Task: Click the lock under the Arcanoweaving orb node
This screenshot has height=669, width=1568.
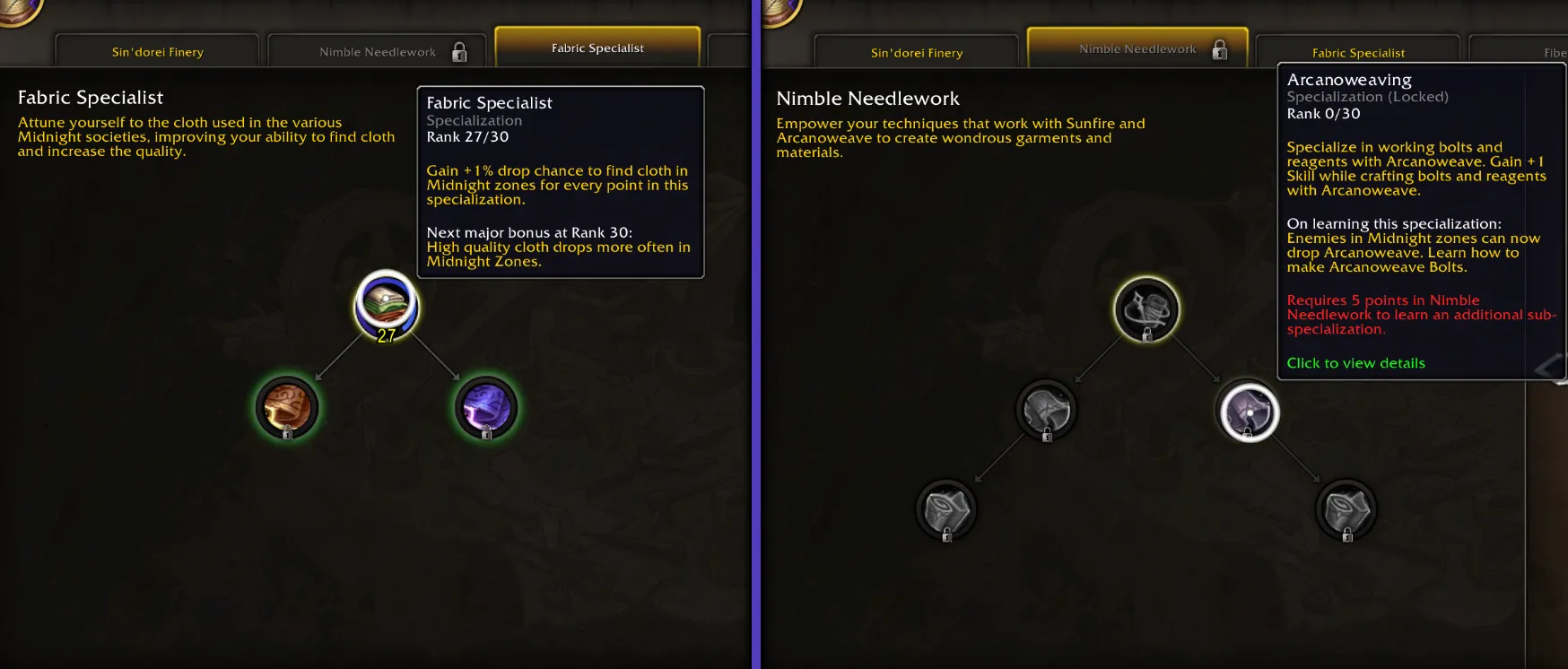Action: [x=1247, y=434]
